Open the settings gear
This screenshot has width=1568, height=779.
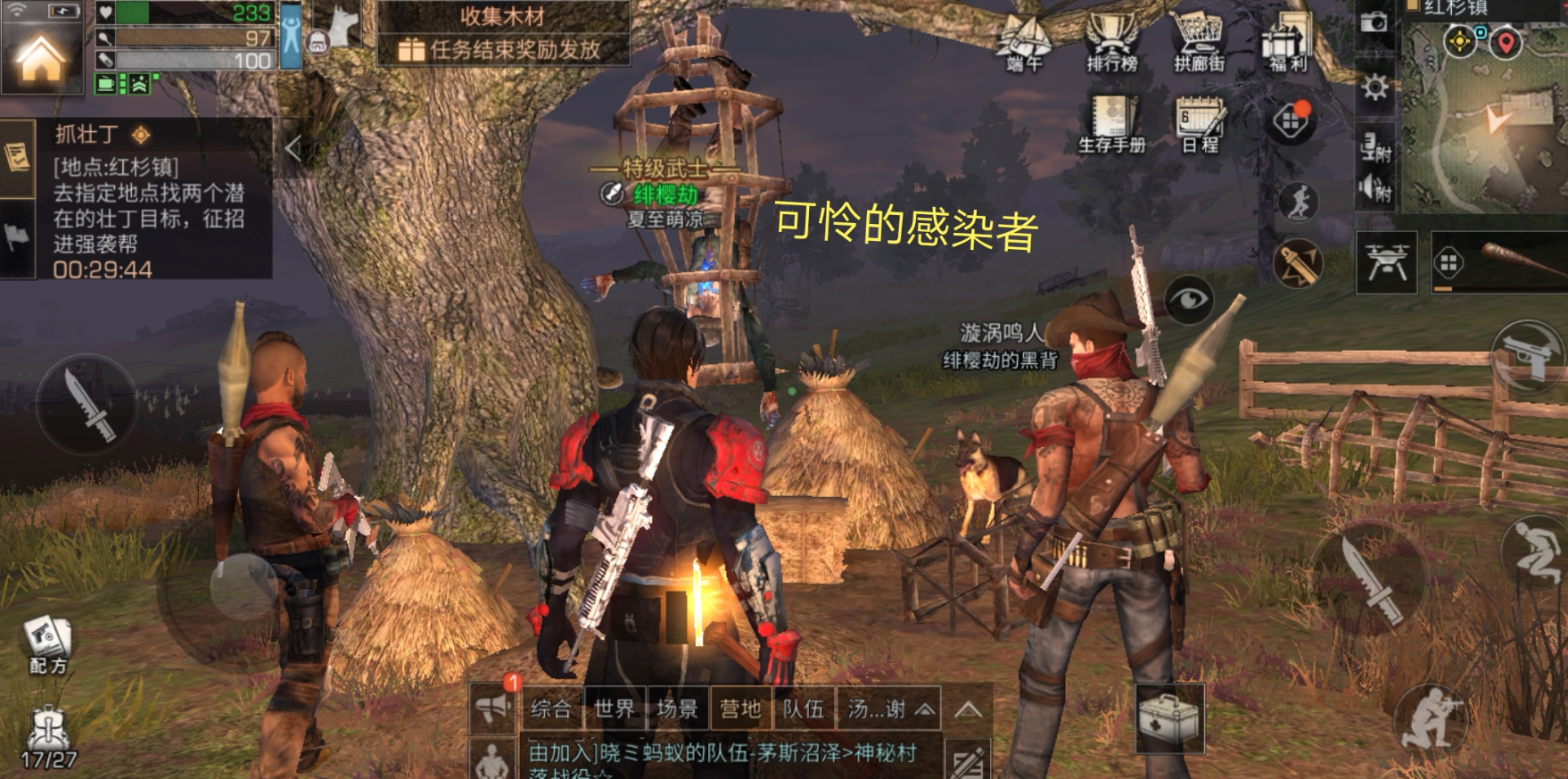(x=1374, y=87)
